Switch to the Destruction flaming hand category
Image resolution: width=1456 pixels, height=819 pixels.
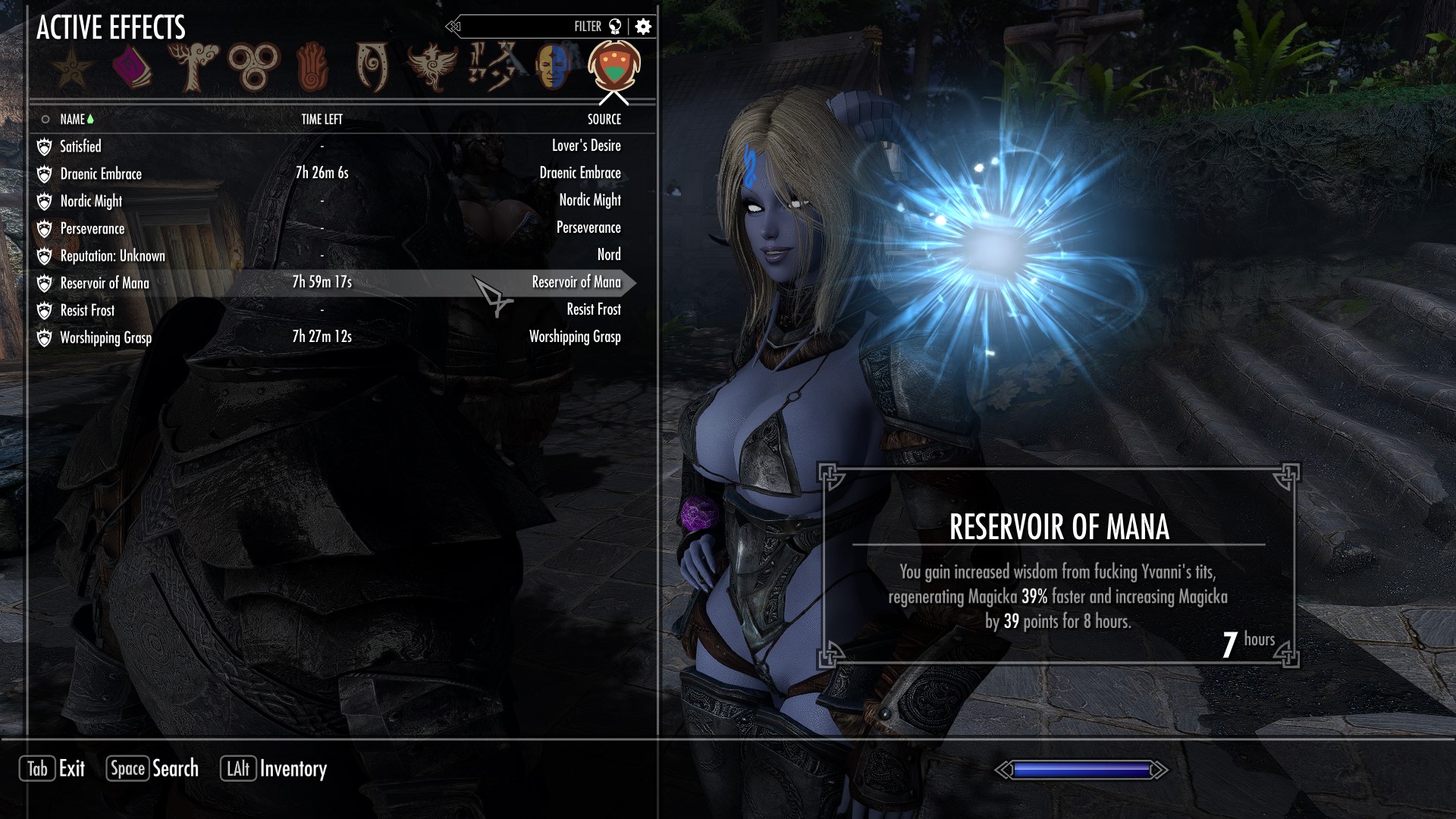[312, 67]
